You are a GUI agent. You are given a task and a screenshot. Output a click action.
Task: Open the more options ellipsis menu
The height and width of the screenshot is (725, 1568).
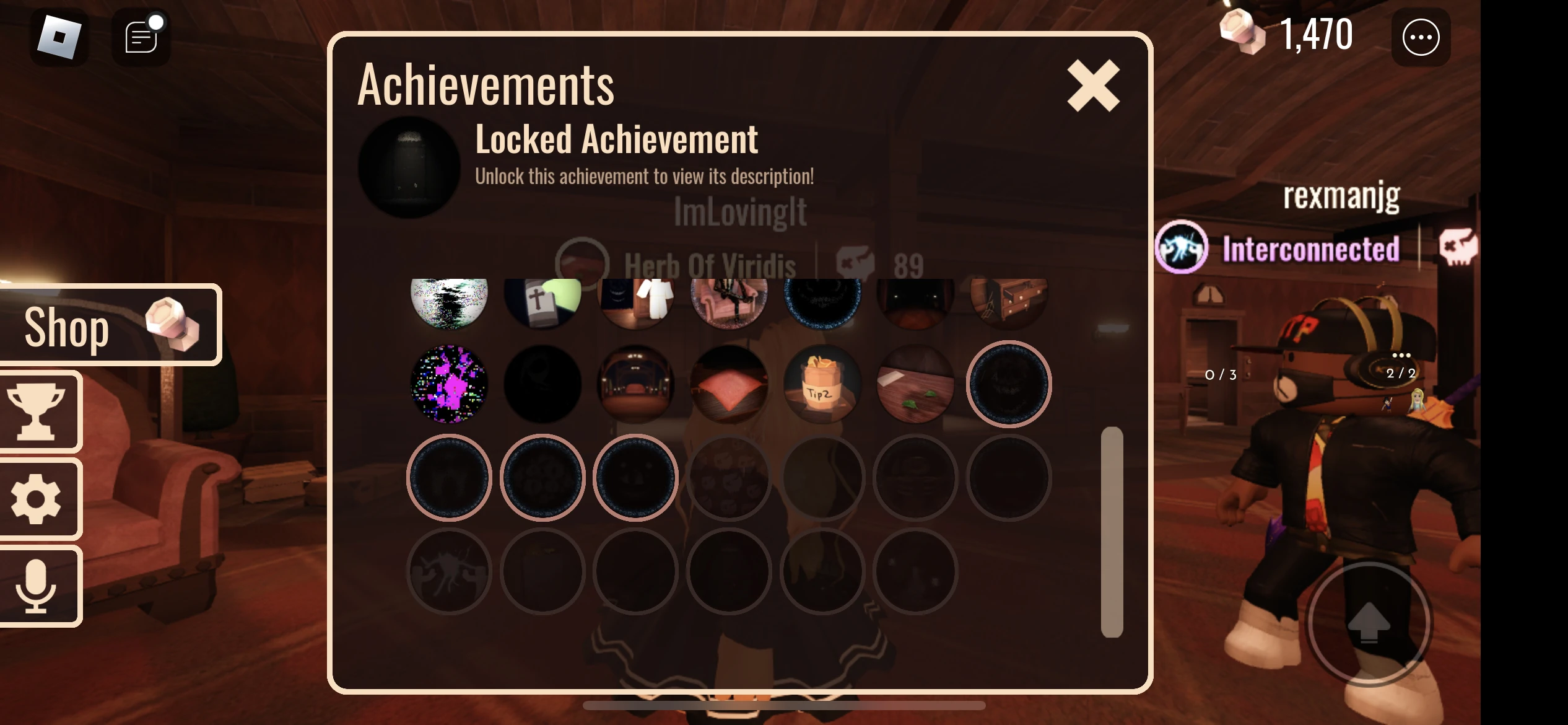point(1420,37)
